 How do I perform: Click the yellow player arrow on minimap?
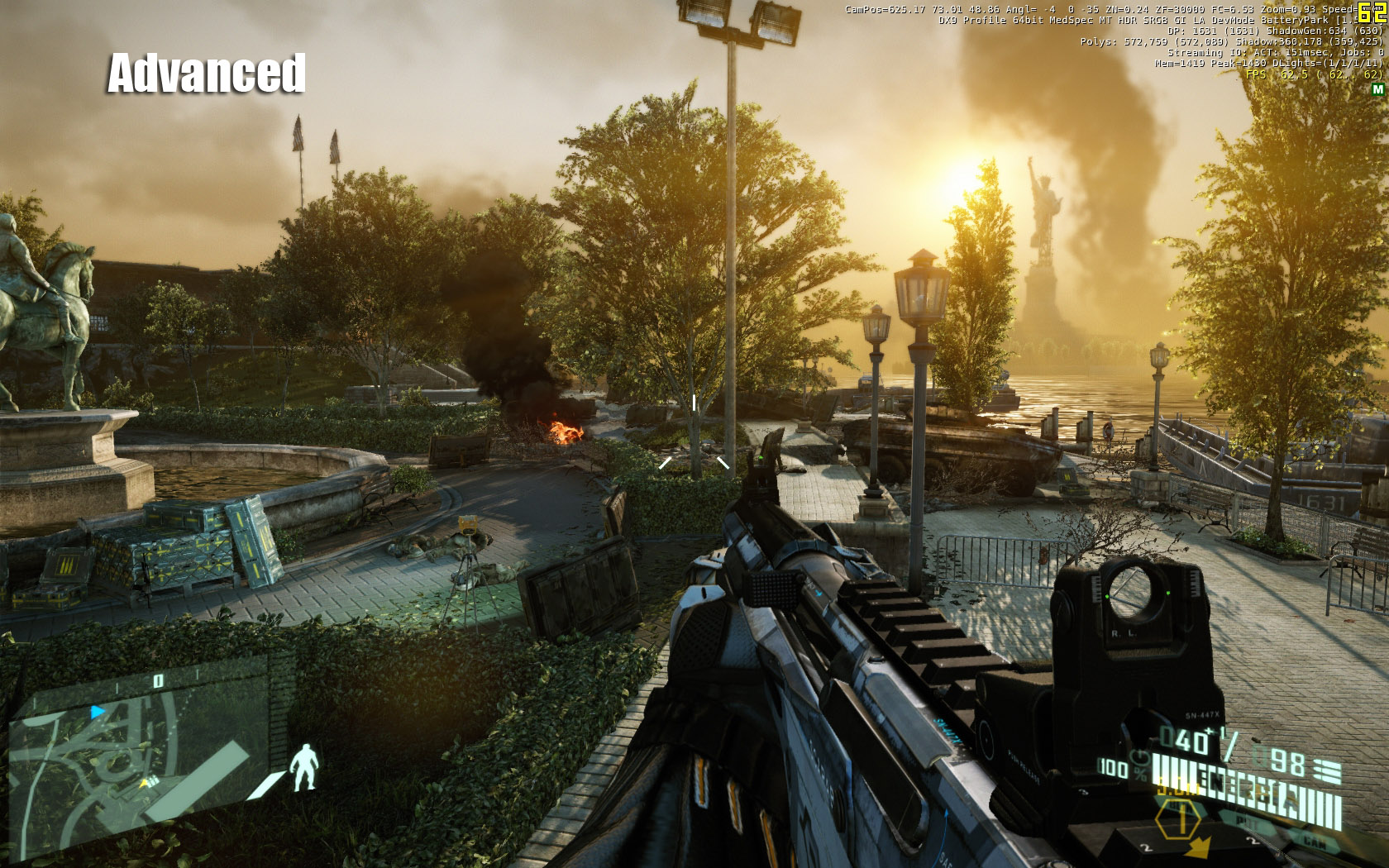[x=146, y=782]
